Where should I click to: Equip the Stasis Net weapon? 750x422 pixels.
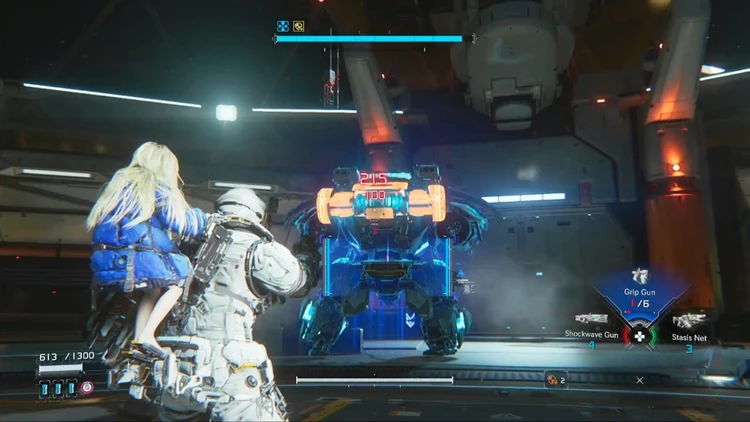coord(690,320)
